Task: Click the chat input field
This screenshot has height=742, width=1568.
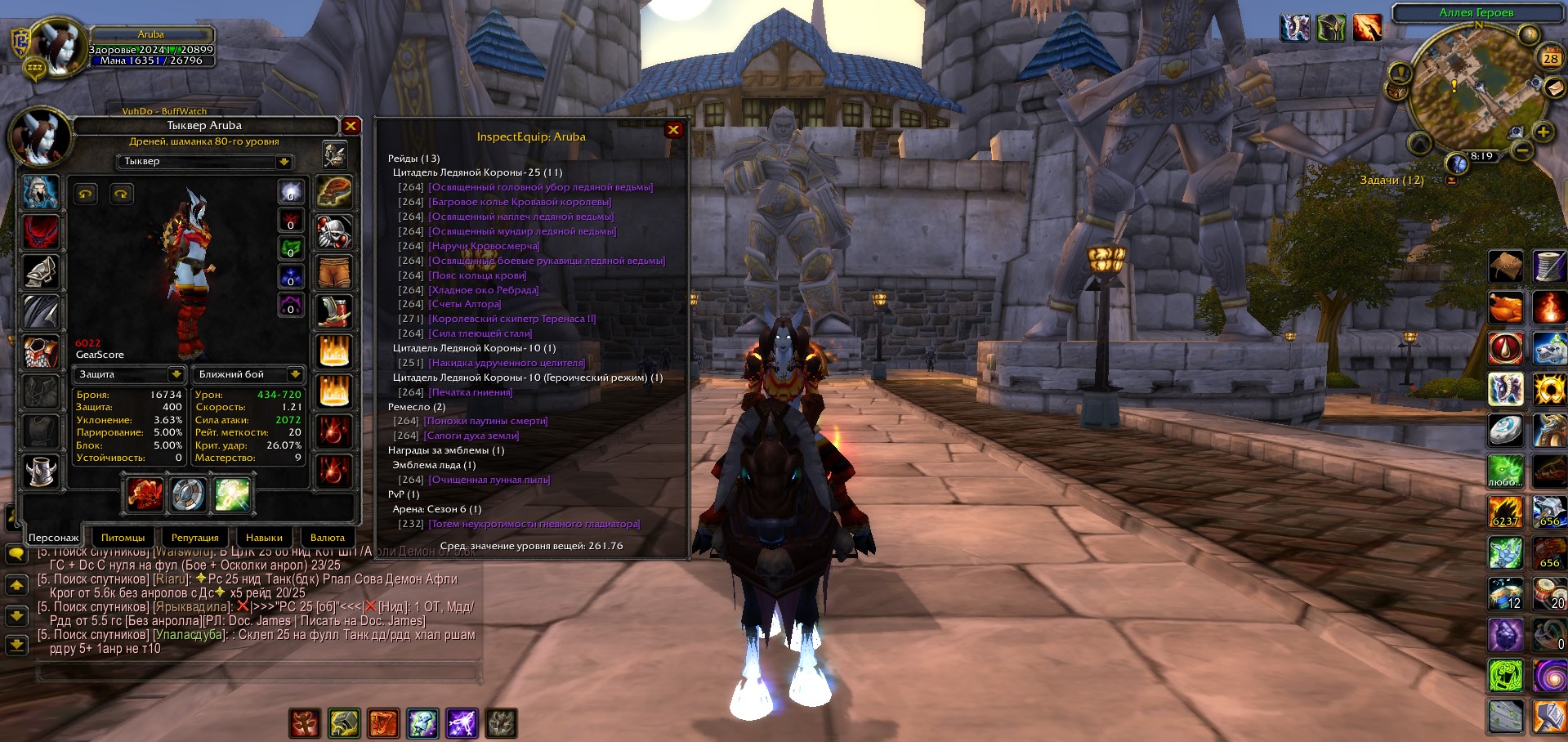Action: point(257,673)
